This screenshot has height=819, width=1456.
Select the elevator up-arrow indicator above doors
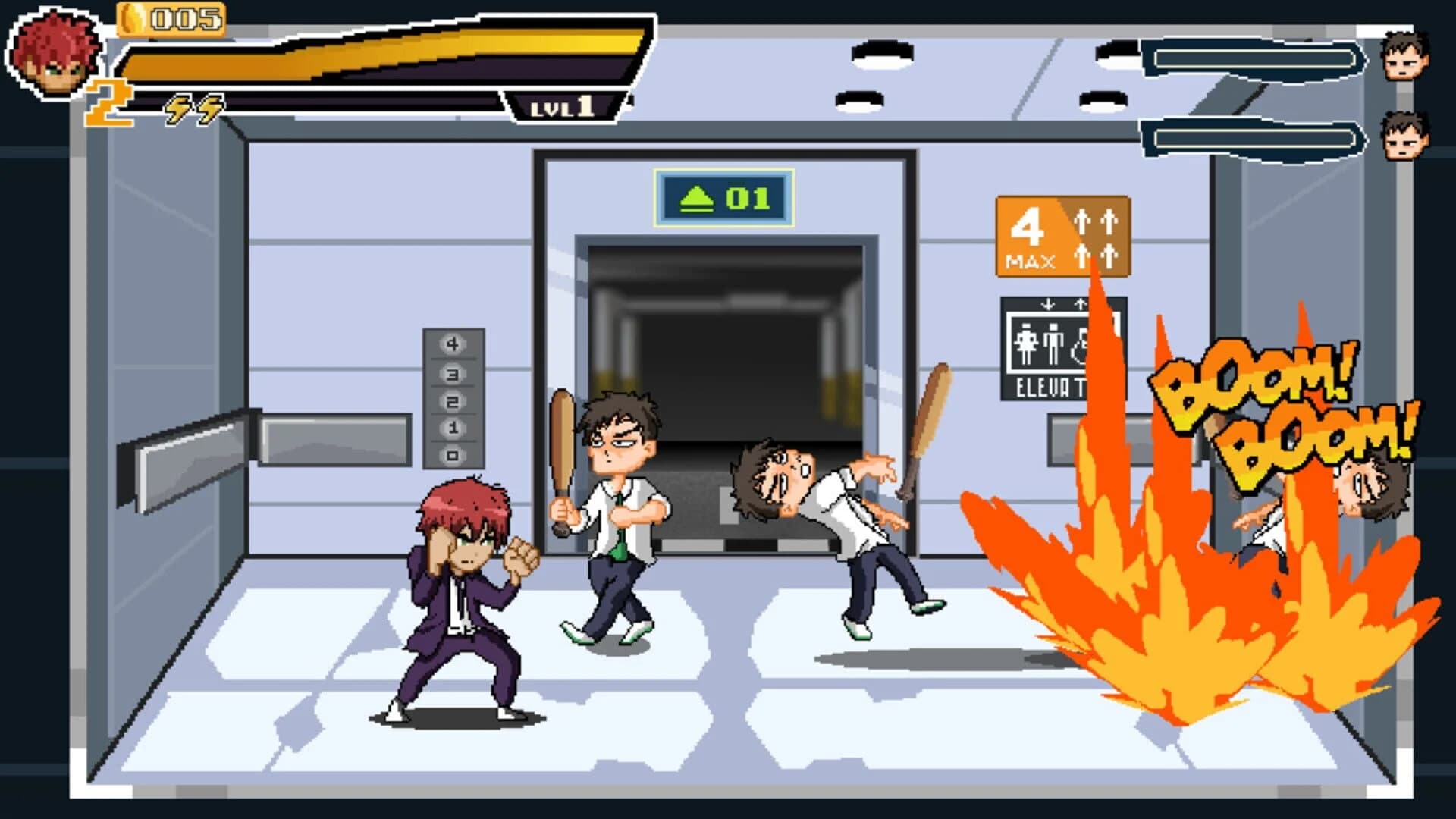(698, 197)
